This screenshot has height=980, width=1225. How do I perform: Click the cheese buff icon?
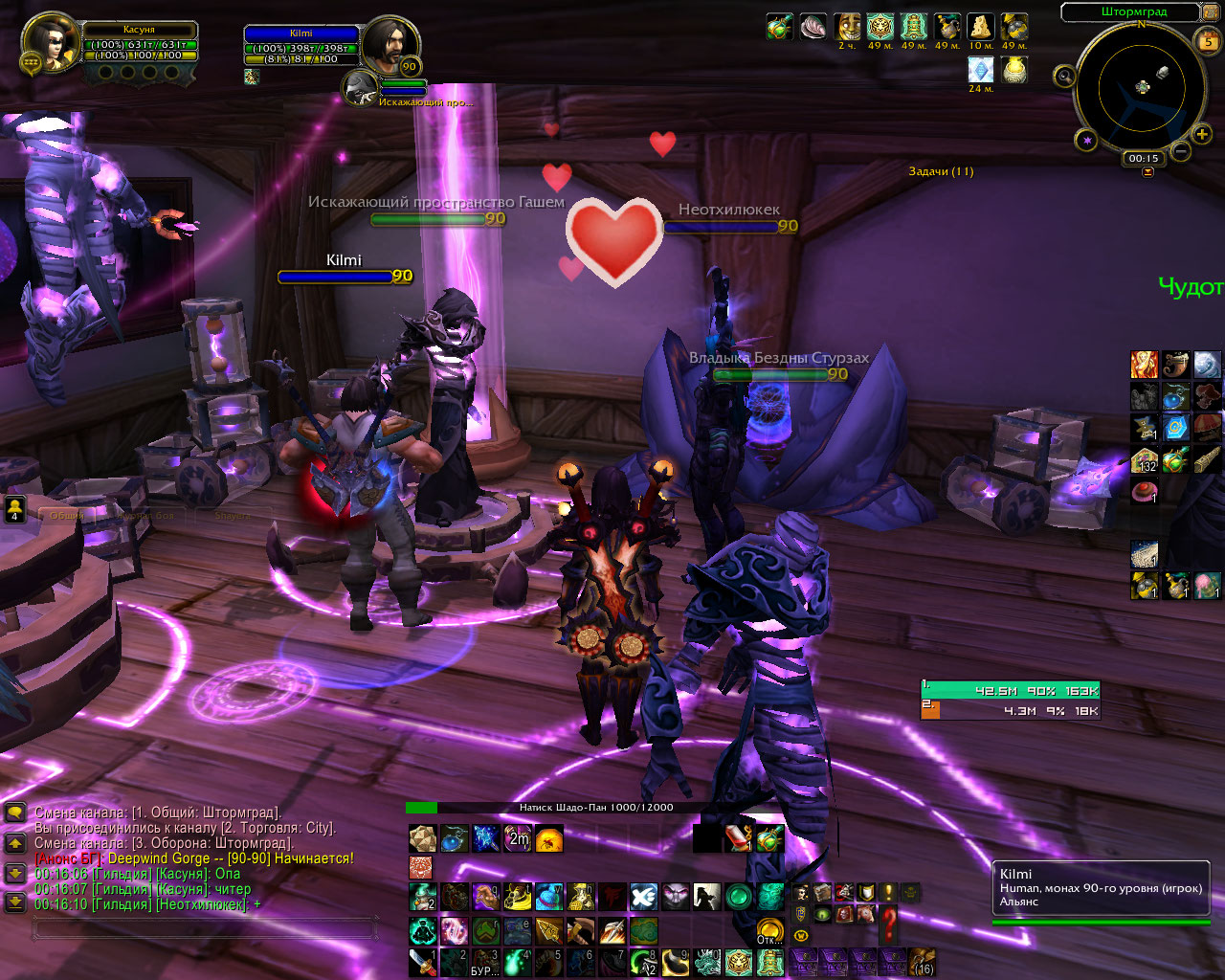coord(979,27)
